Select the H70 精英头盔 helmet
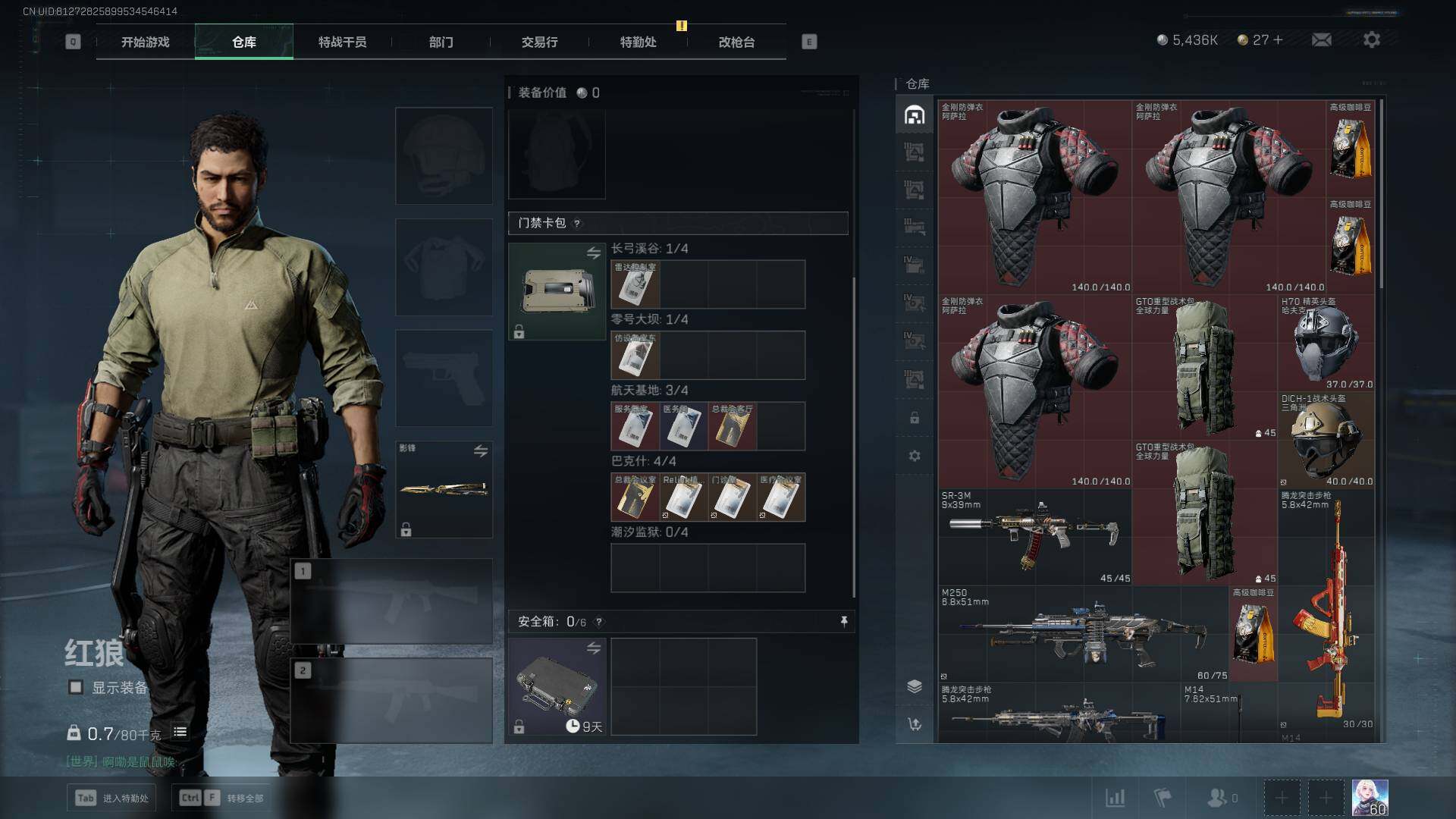 click(1326, 343)
